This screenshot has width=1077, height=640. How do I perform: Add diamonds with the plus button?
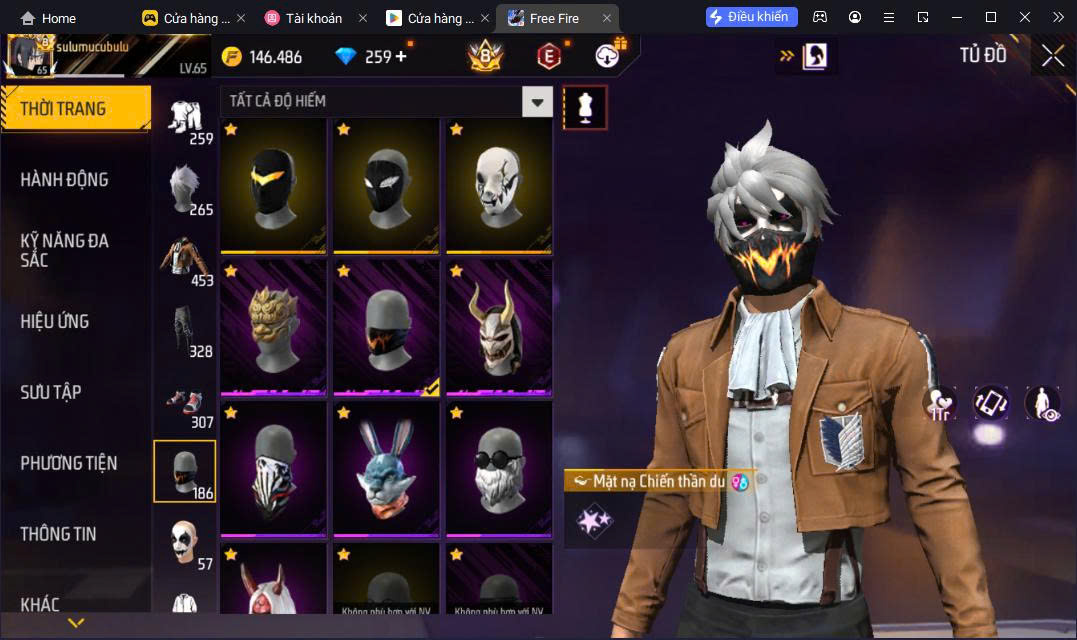[x=401, y=56]
